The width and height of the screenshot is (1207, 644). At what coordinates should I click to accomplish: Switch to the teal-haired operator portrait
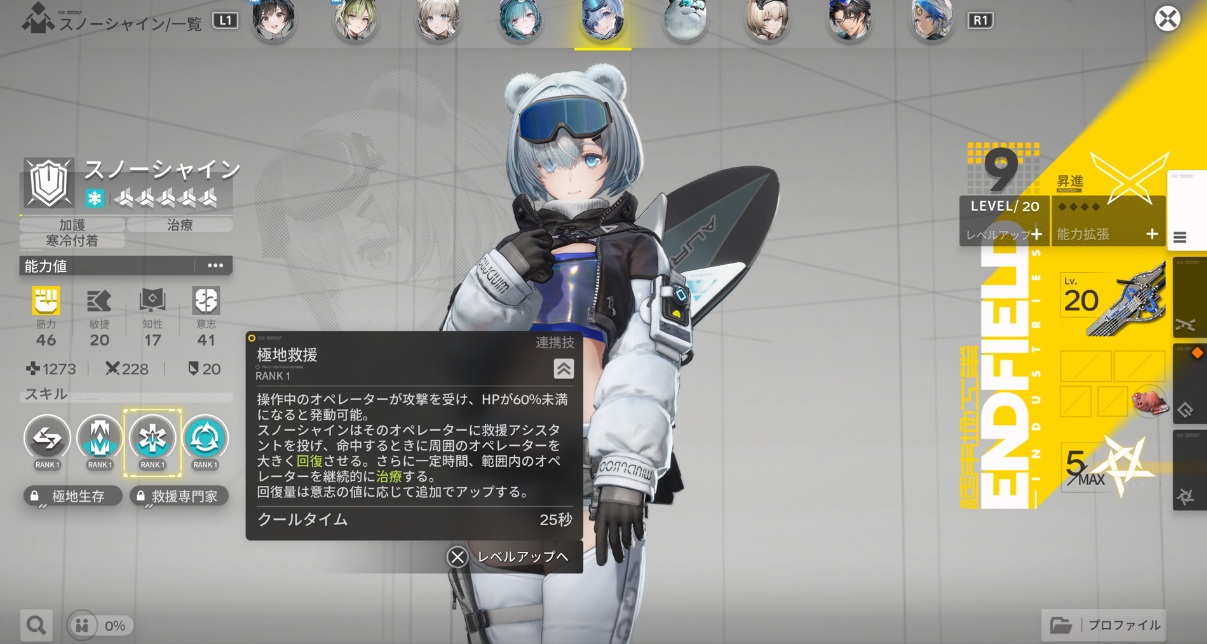521,21
